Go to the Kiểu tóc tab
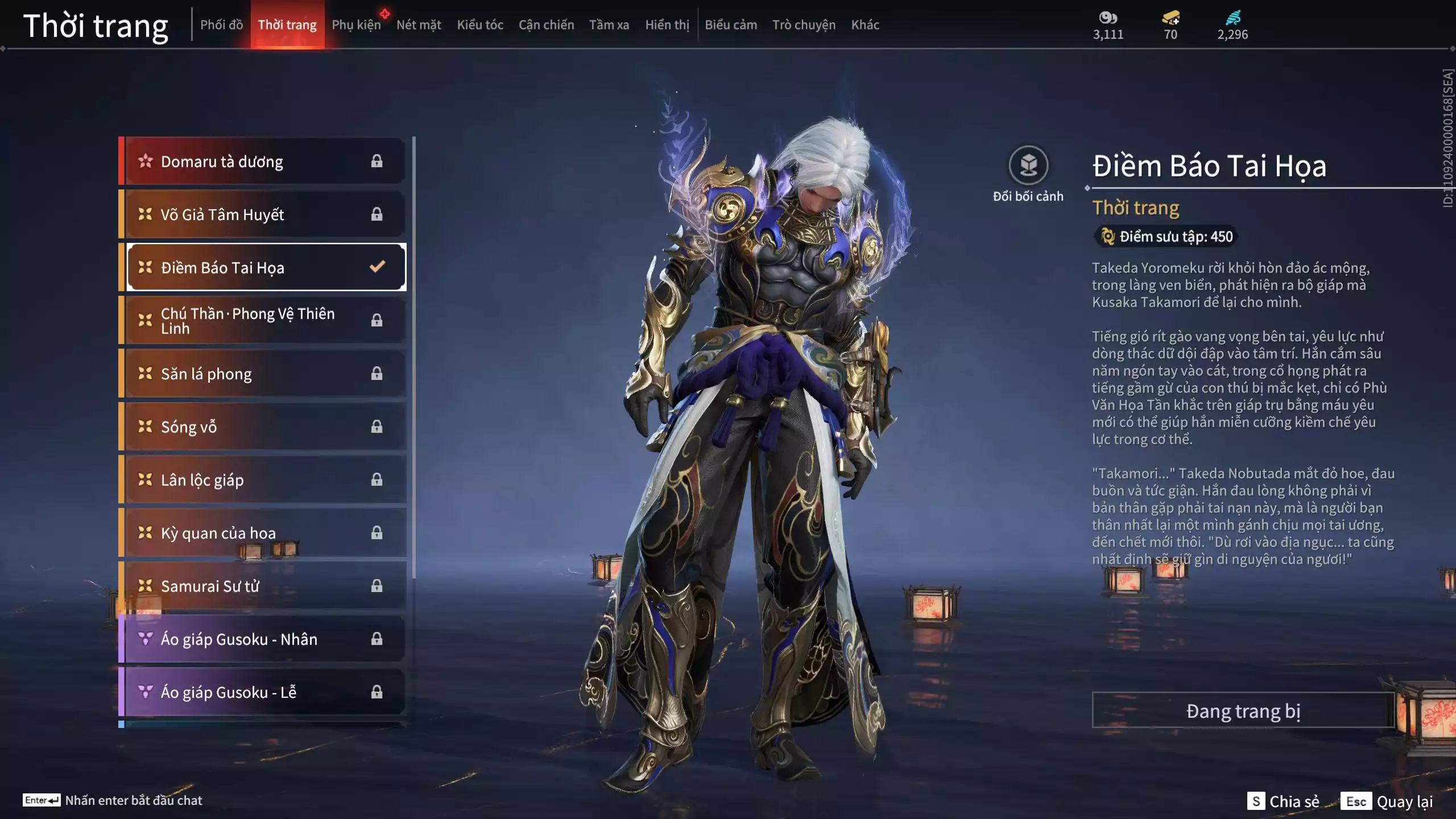This screenshot has width=1456, height=819. click(480, 24)
